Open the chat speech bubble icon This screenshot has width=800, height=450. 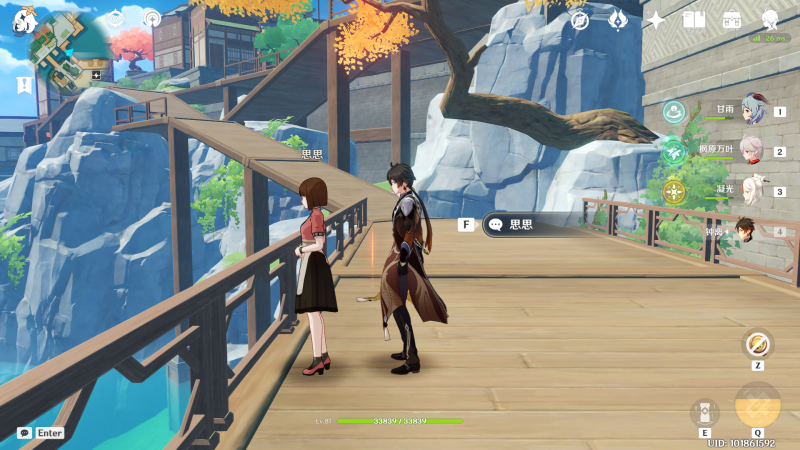point(24,433)
